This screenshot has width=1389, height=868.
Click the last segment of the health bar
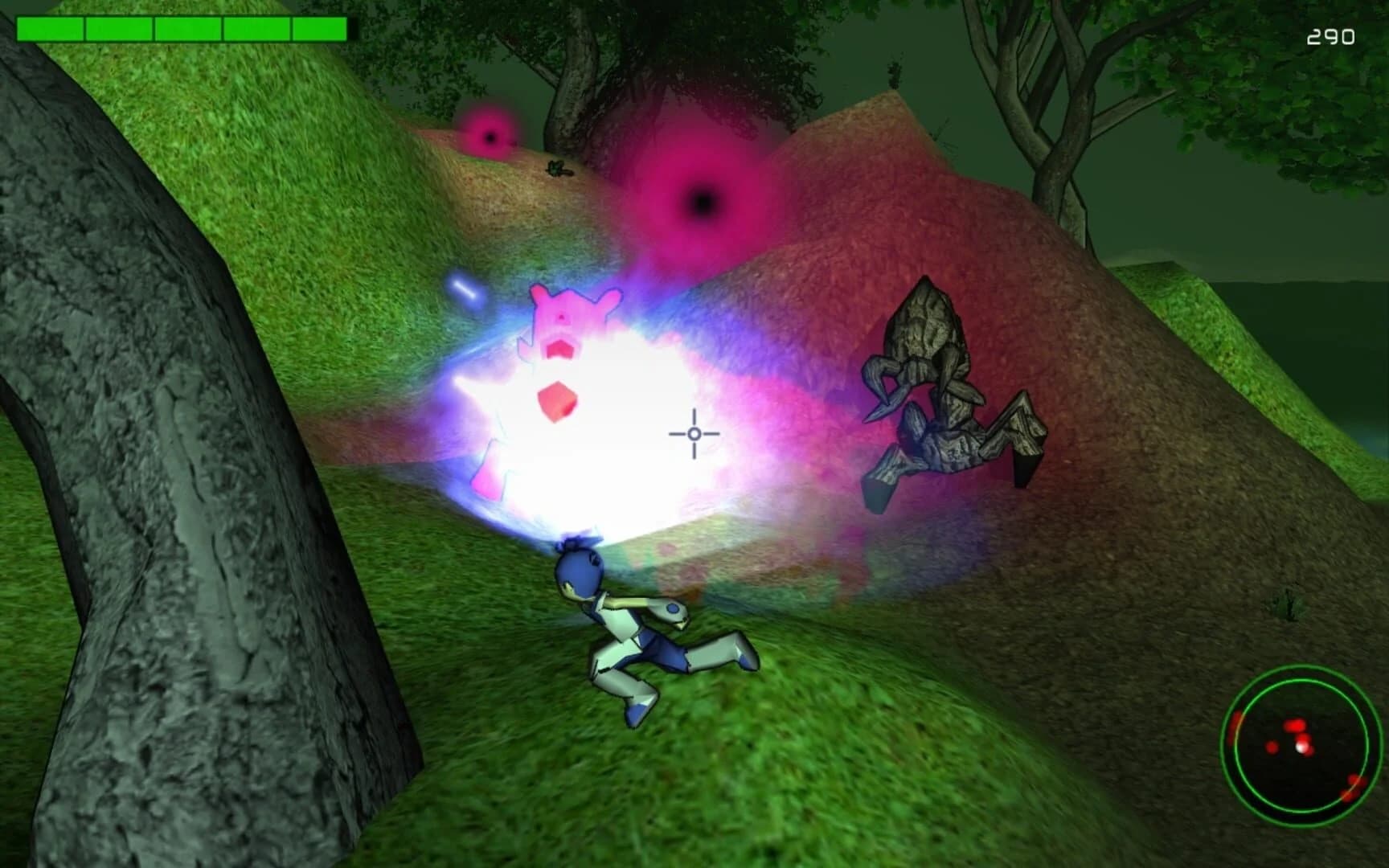(x=318, y=28)
